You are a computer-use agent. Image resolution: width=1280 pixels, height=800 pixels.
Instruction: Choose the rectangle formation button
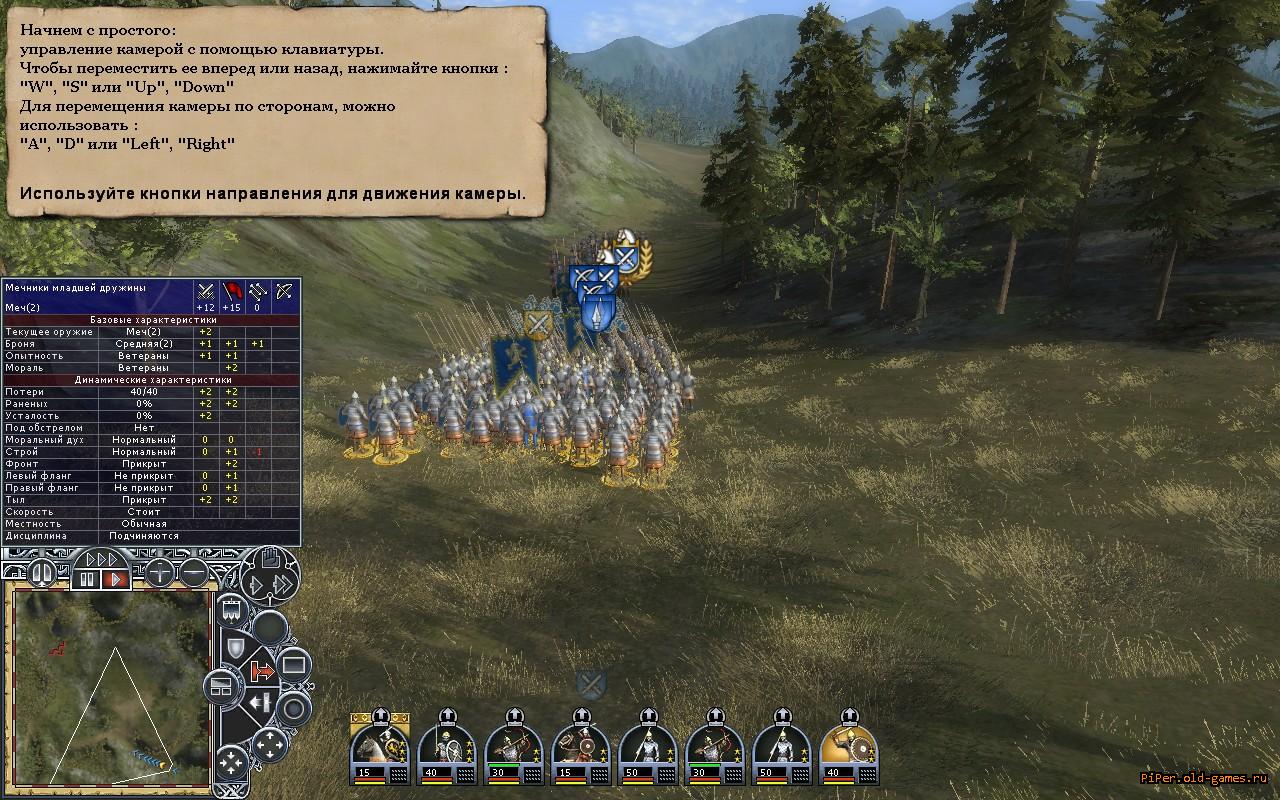click(293, 664)
